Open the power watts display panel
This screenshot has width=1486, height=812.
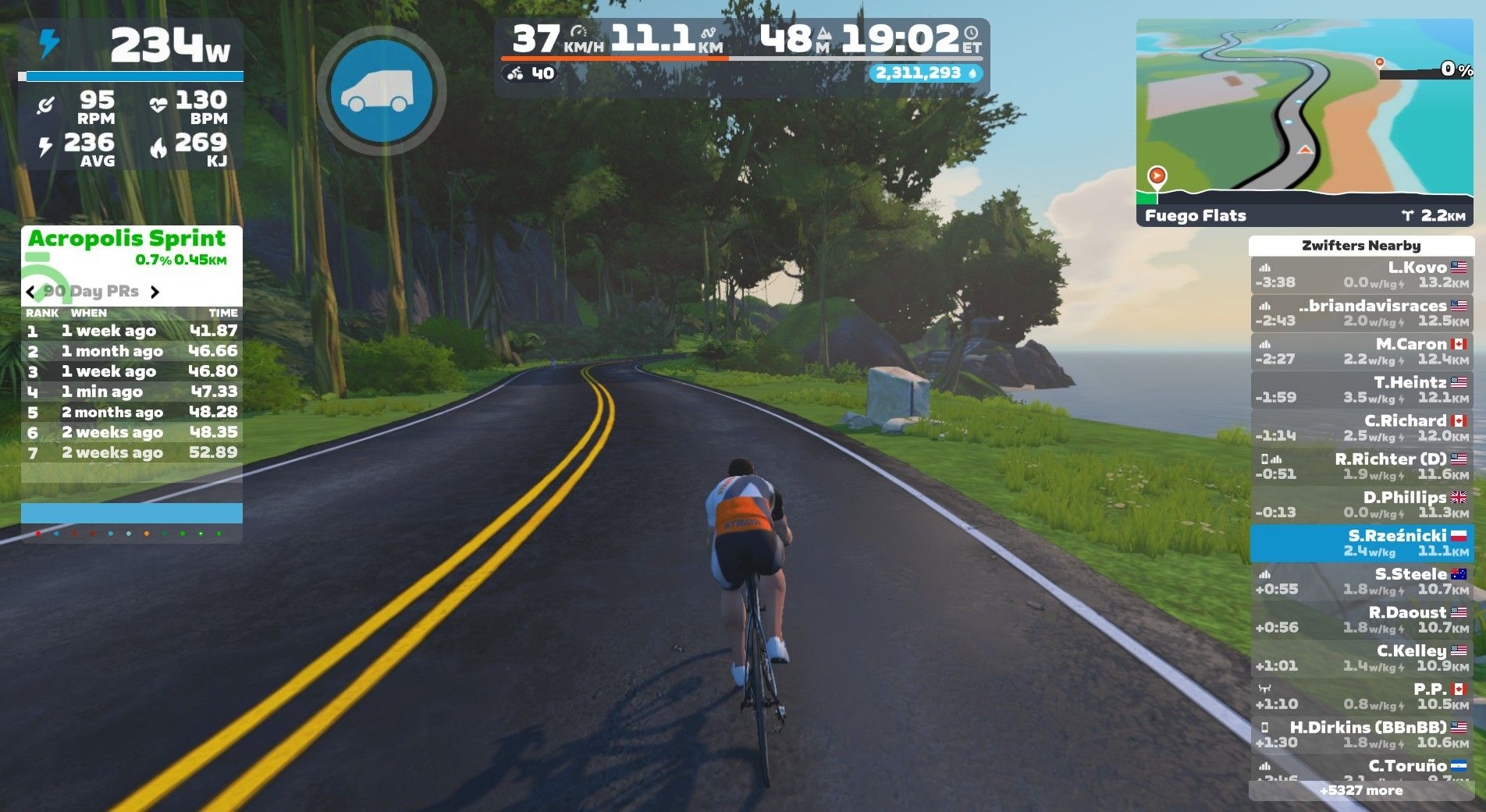coord(131,47)
